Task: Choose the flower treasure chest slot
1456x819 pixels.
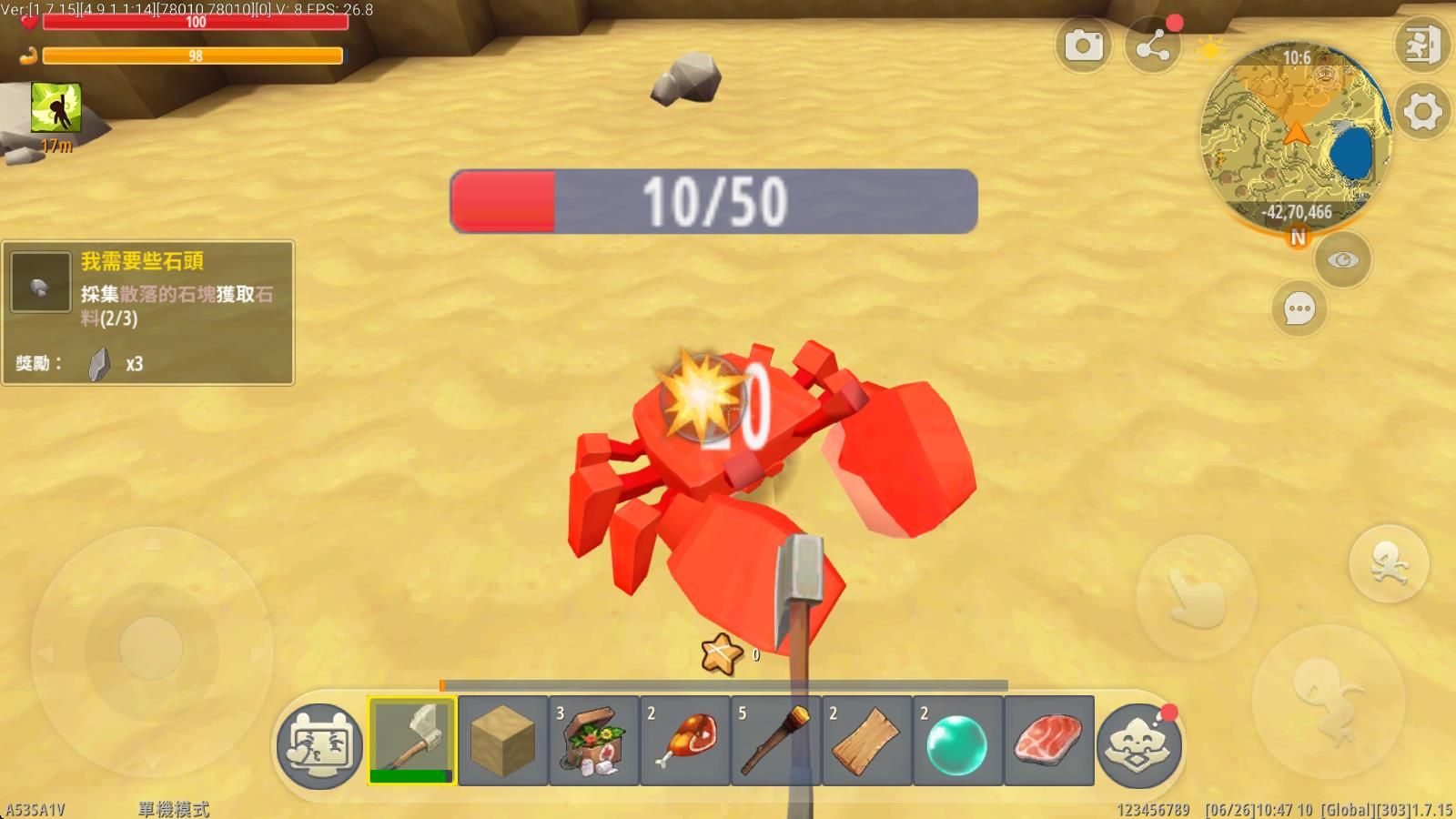Action: tap(594, 740)
